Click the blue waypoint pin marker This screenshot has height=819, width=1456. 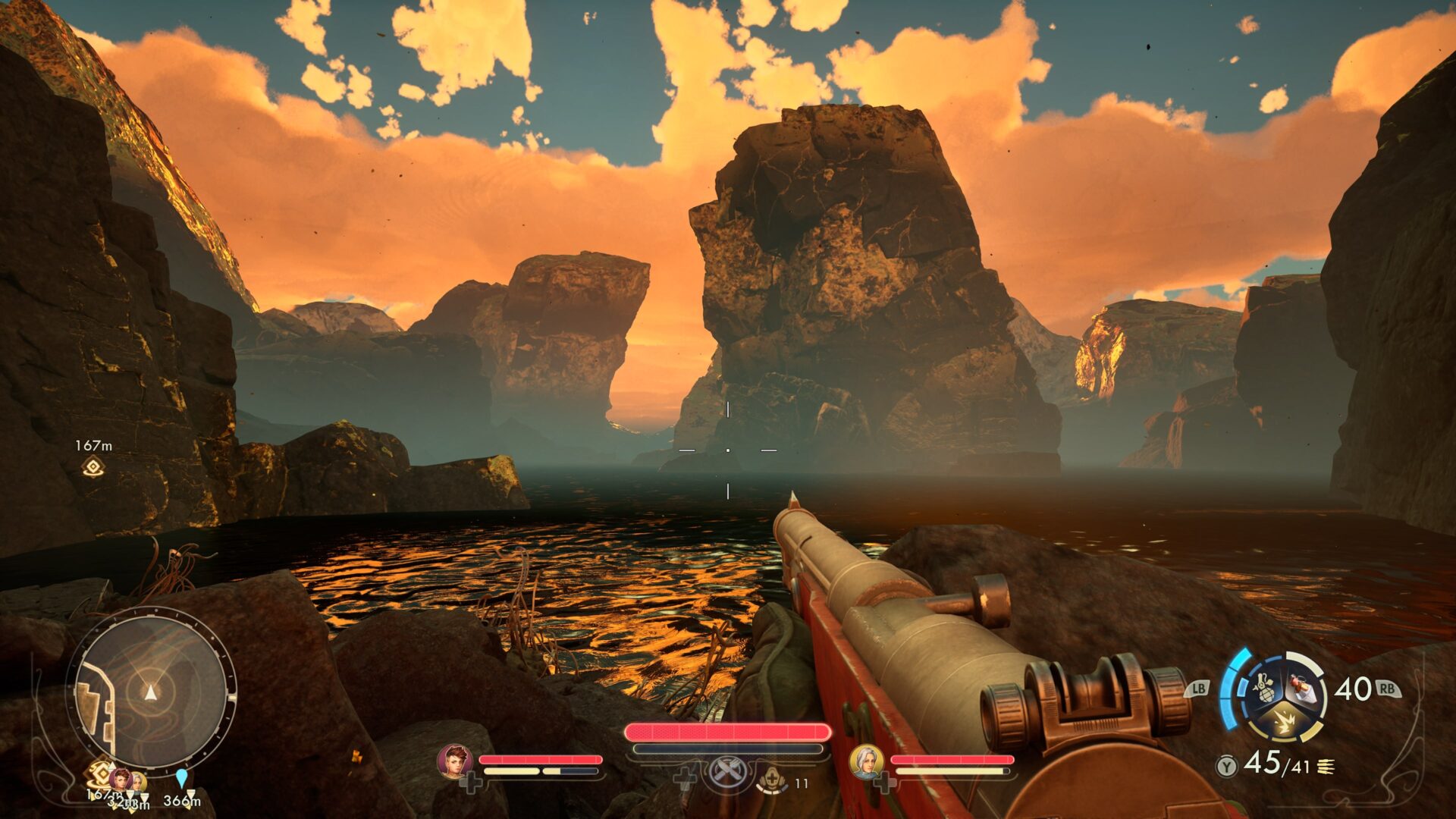tap(181, 778)
